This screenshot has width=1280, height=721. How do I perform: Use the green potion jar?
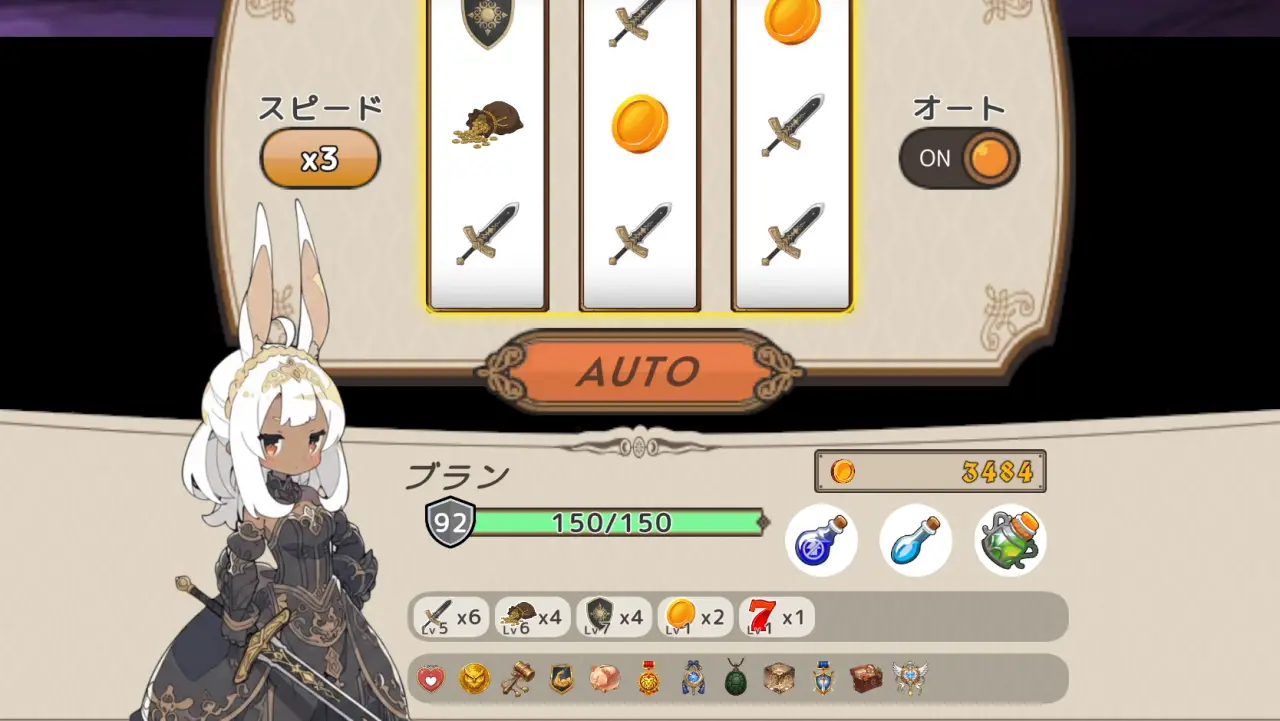click(x=1010, y=540)
